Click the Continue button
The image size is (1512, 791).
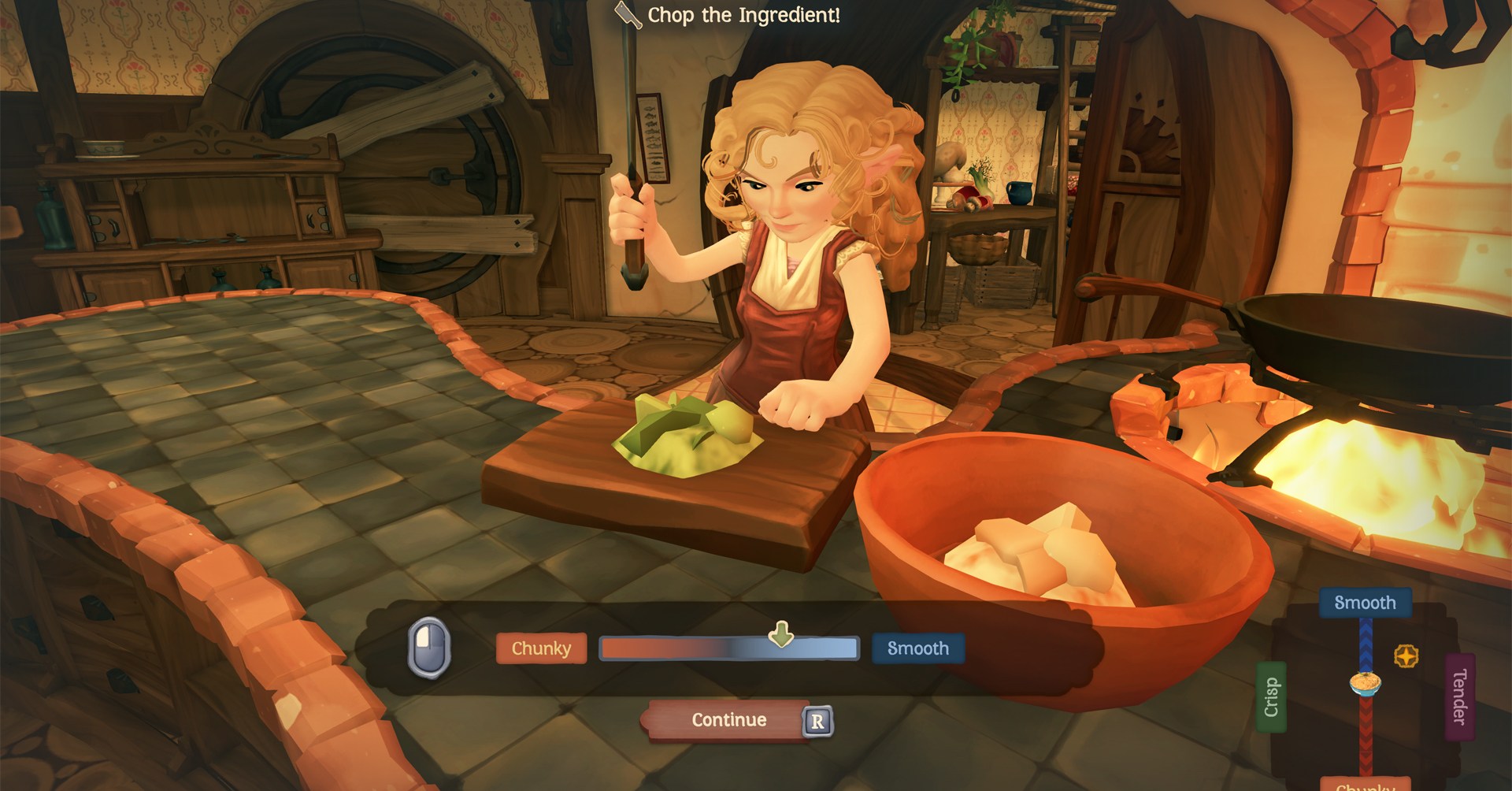click(728, 720)
